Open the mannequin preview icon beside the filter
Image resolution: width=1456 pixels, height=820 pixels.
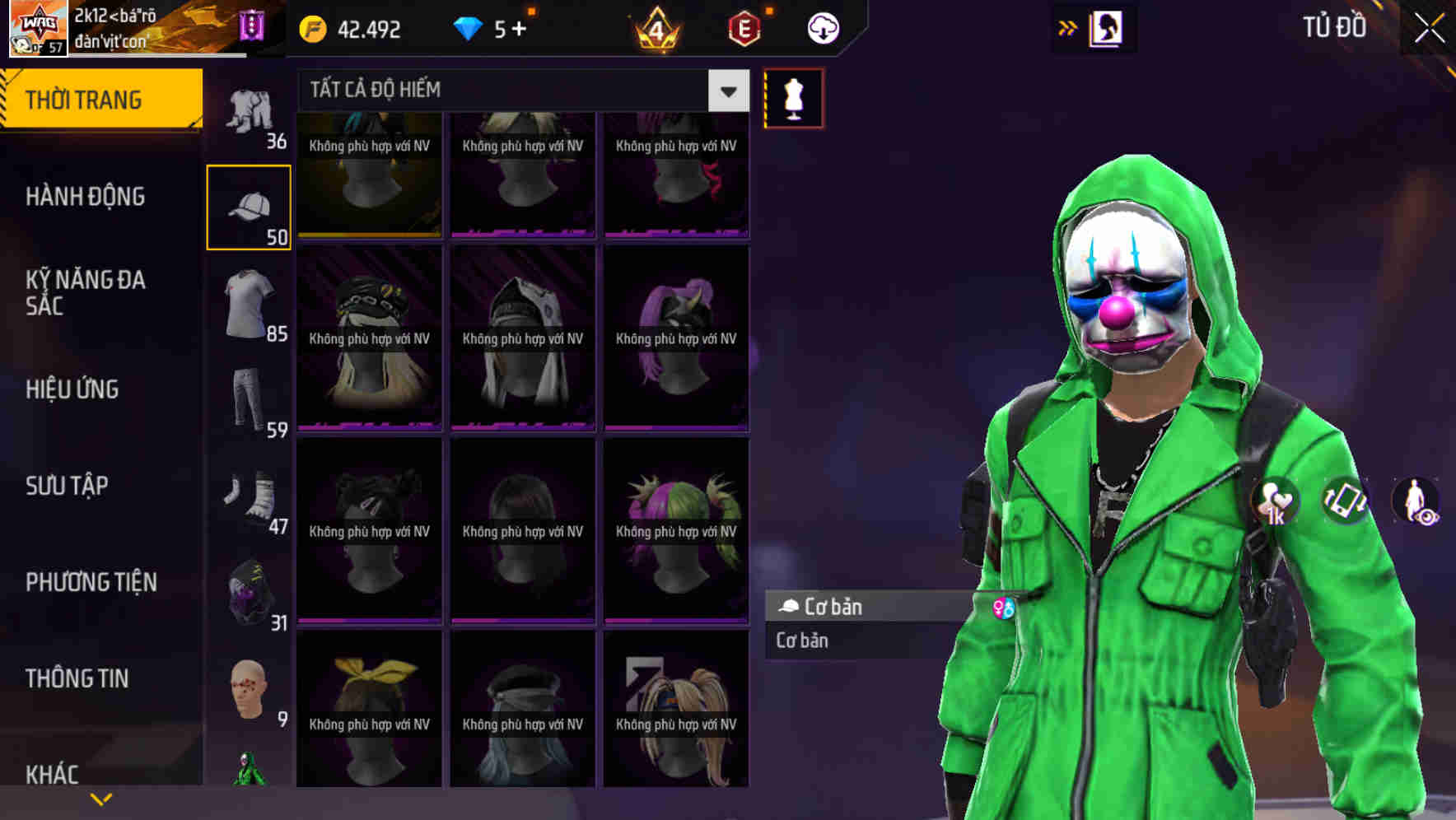point(793,98)
